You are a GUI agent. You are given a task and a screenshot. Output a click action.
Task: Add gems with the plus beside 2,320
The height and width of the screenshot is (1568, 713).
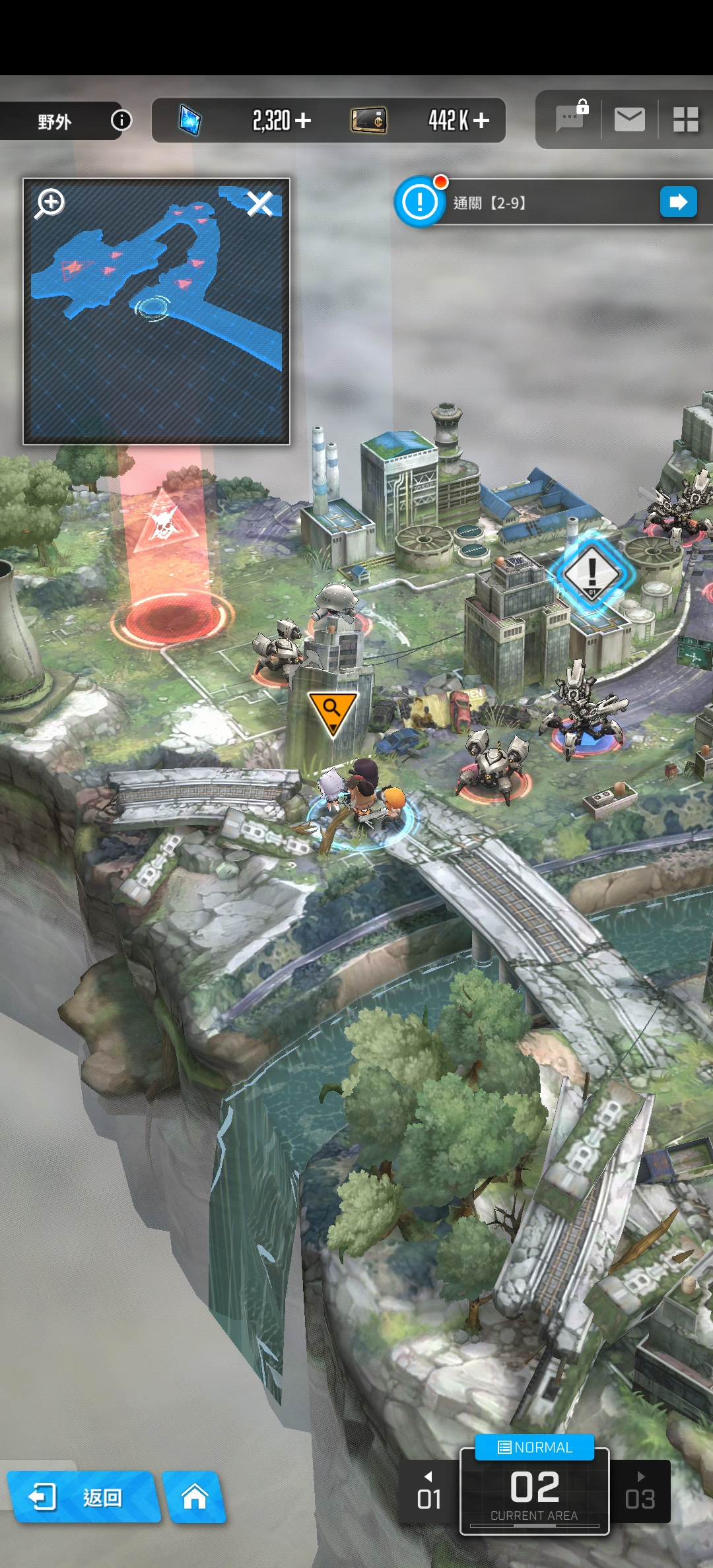[x=303, y=120]
